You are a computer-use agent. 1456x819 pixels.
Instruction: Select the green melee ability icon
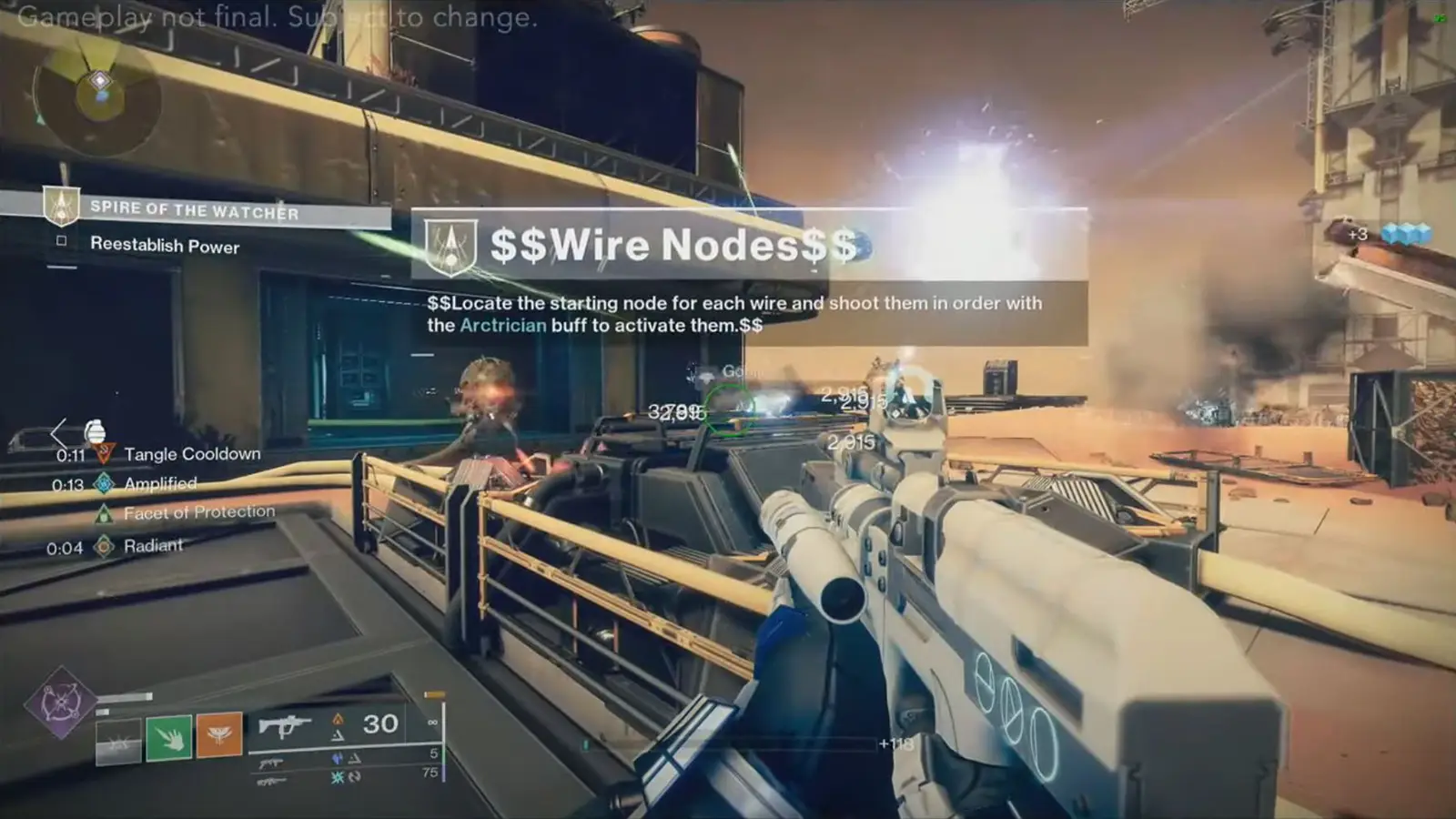pyautogui.click(x=169, y=737)
